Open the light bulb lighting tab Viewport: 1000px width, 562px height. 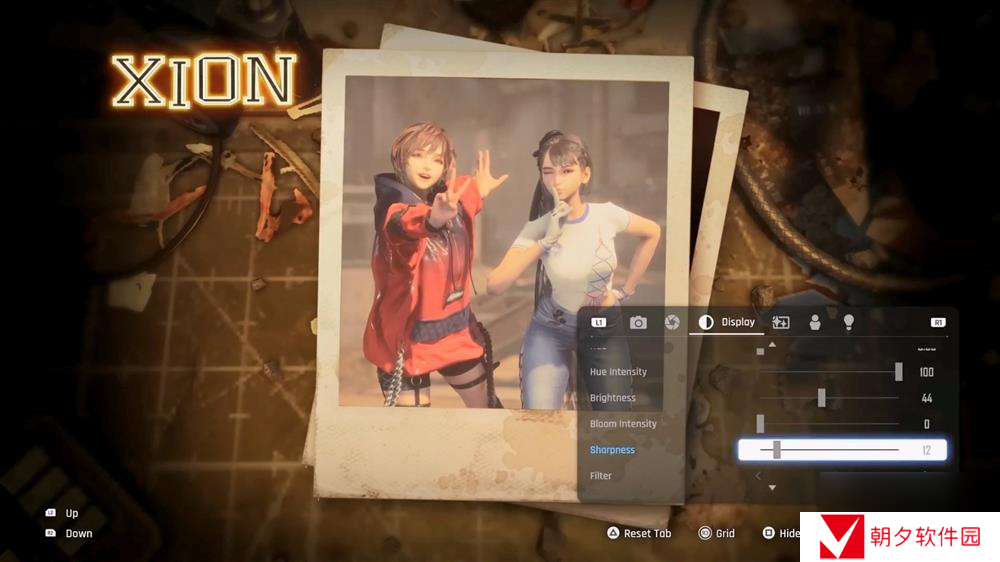point(849,322)
